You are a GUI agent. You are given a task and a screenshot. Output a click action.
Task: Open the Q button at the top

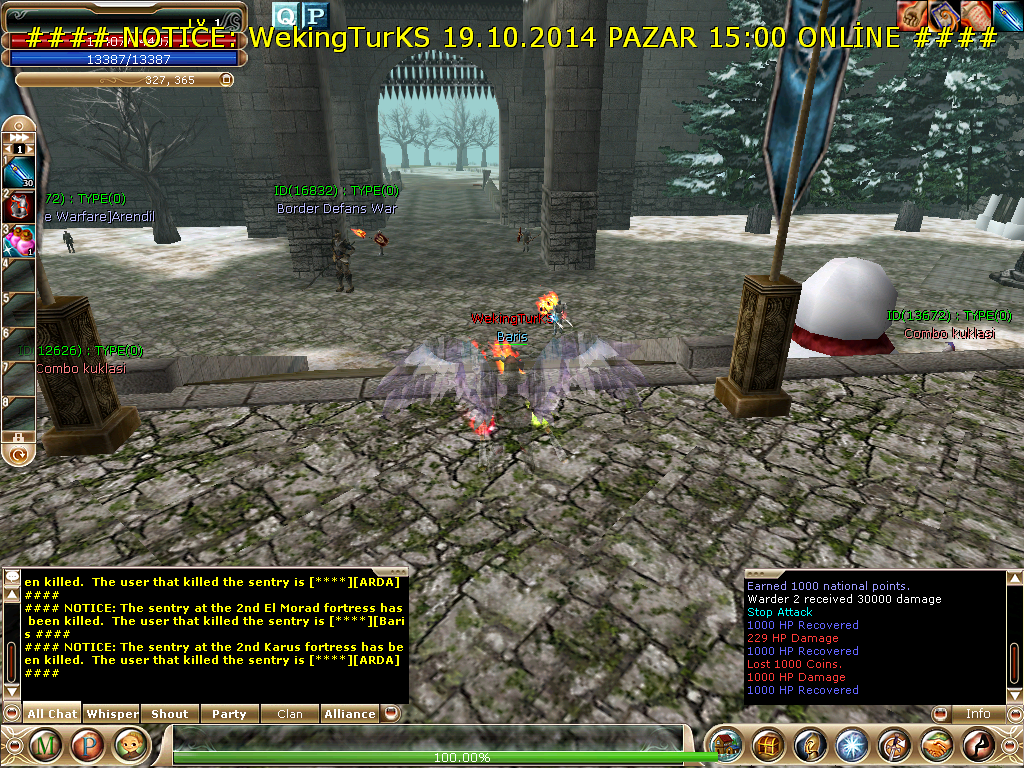286,15
